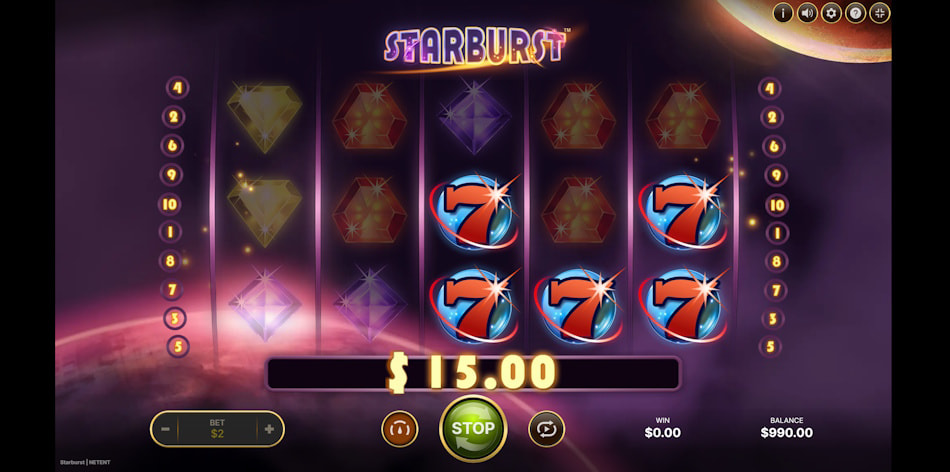The width and height of the screenshot is (950, 472).
Task: Exit fullscreen mode
Action: coord(879,13)
